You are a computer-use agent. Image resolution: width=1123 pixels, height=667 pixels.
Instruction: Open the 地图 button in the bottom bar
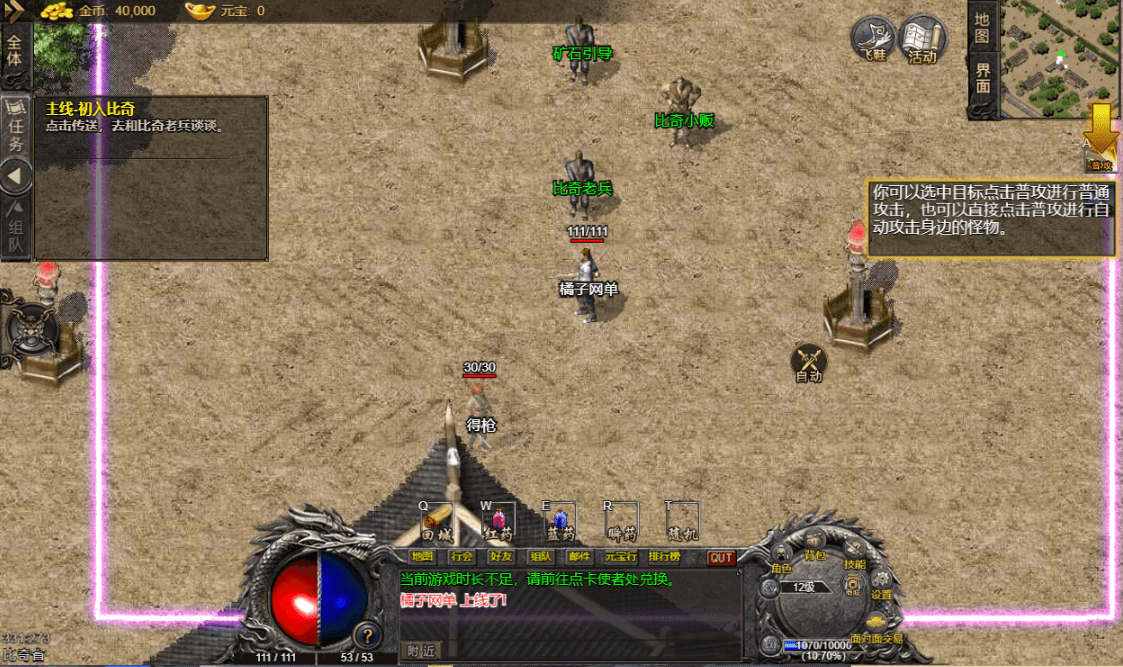[x=423, y=557]
